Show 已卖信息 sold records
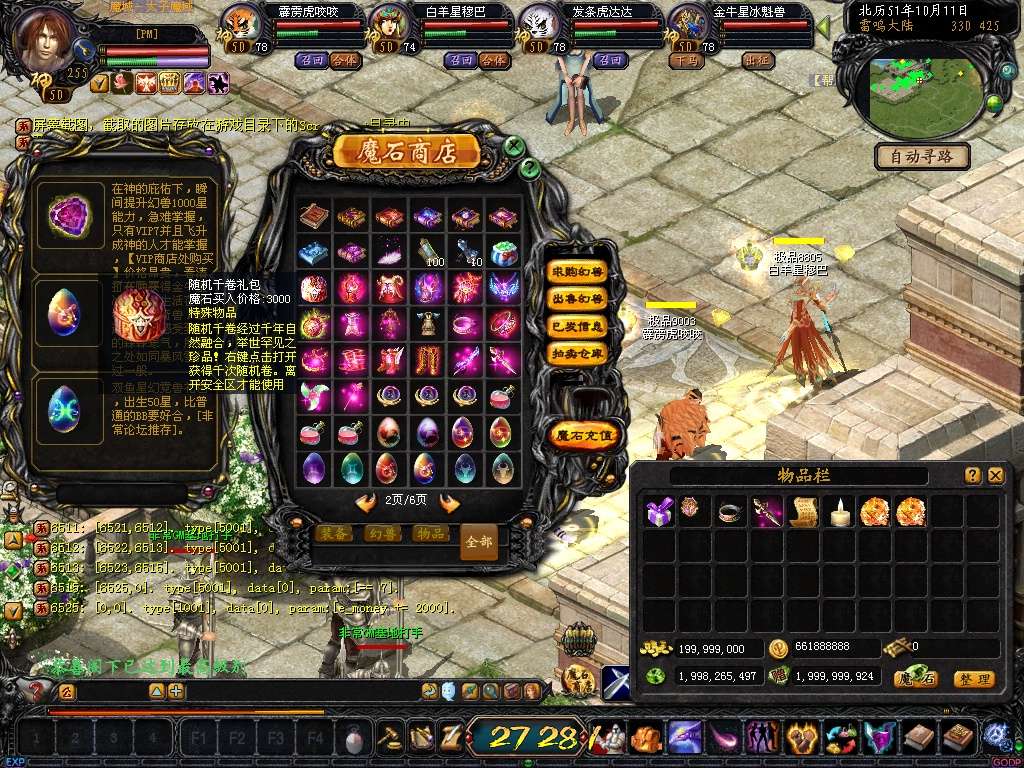 (578, 326)
